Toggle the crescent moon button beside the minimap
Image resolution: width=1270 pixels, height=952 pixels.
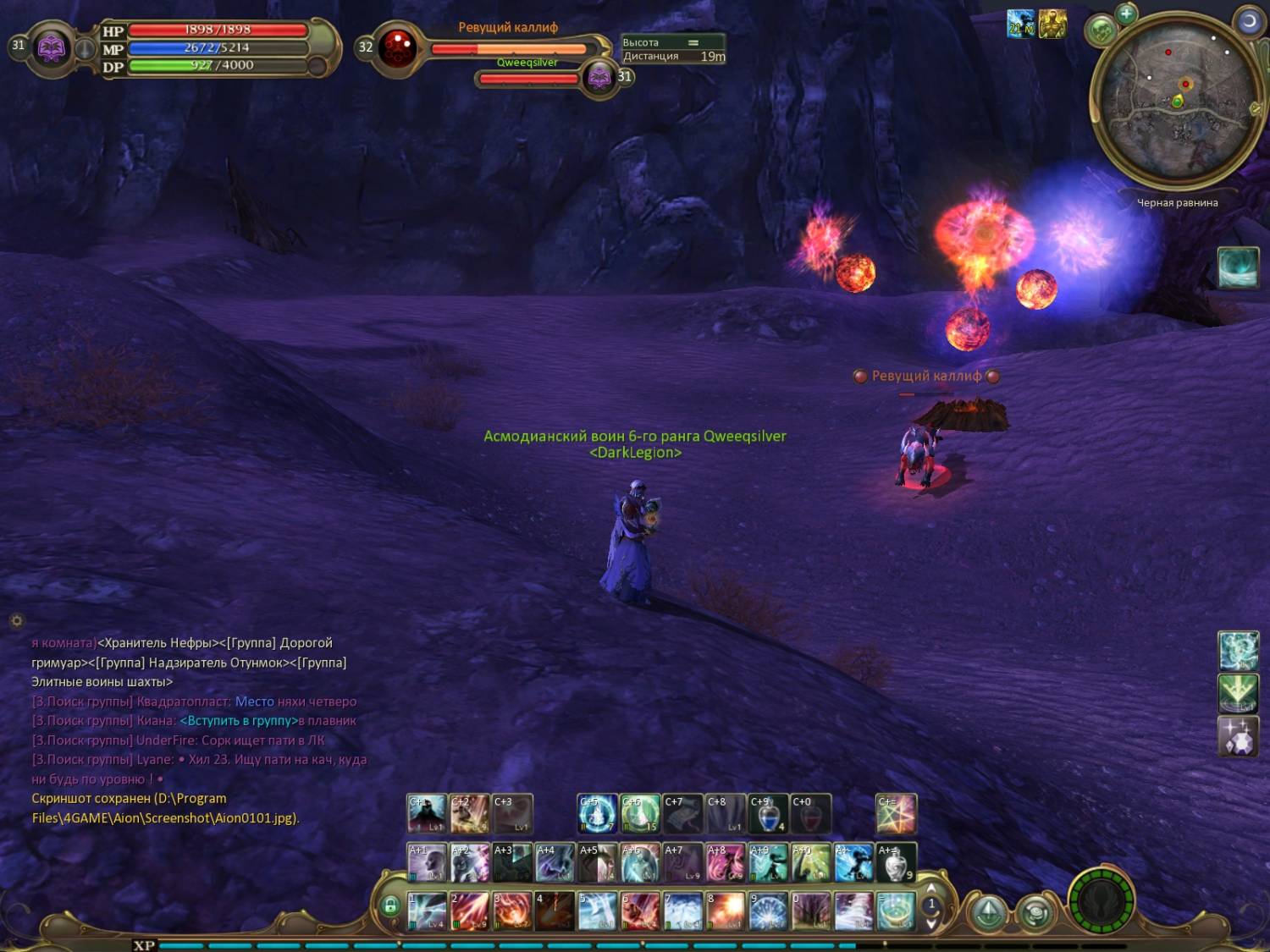coord(1249,22)
